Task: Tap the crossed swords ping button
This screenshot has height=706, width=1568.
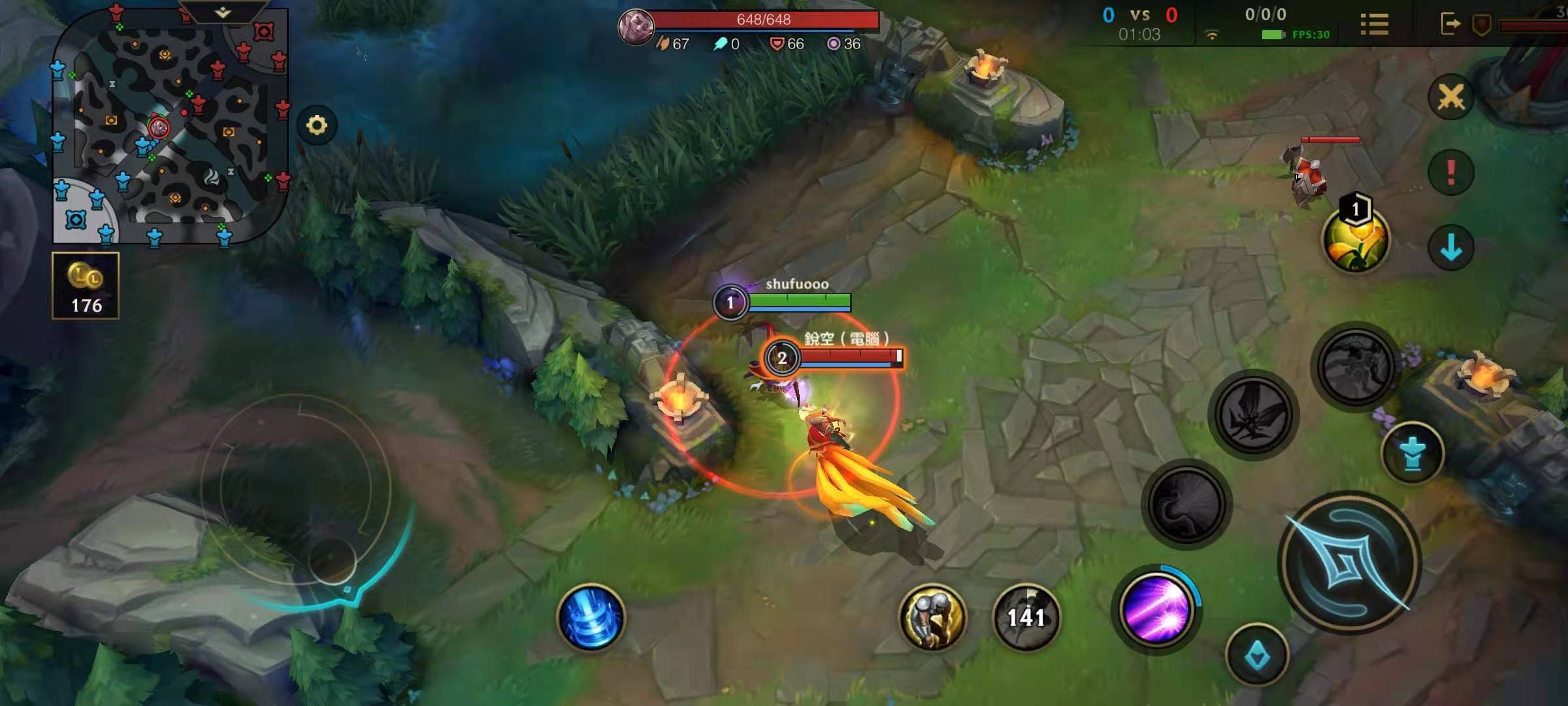Action: 1450,97
